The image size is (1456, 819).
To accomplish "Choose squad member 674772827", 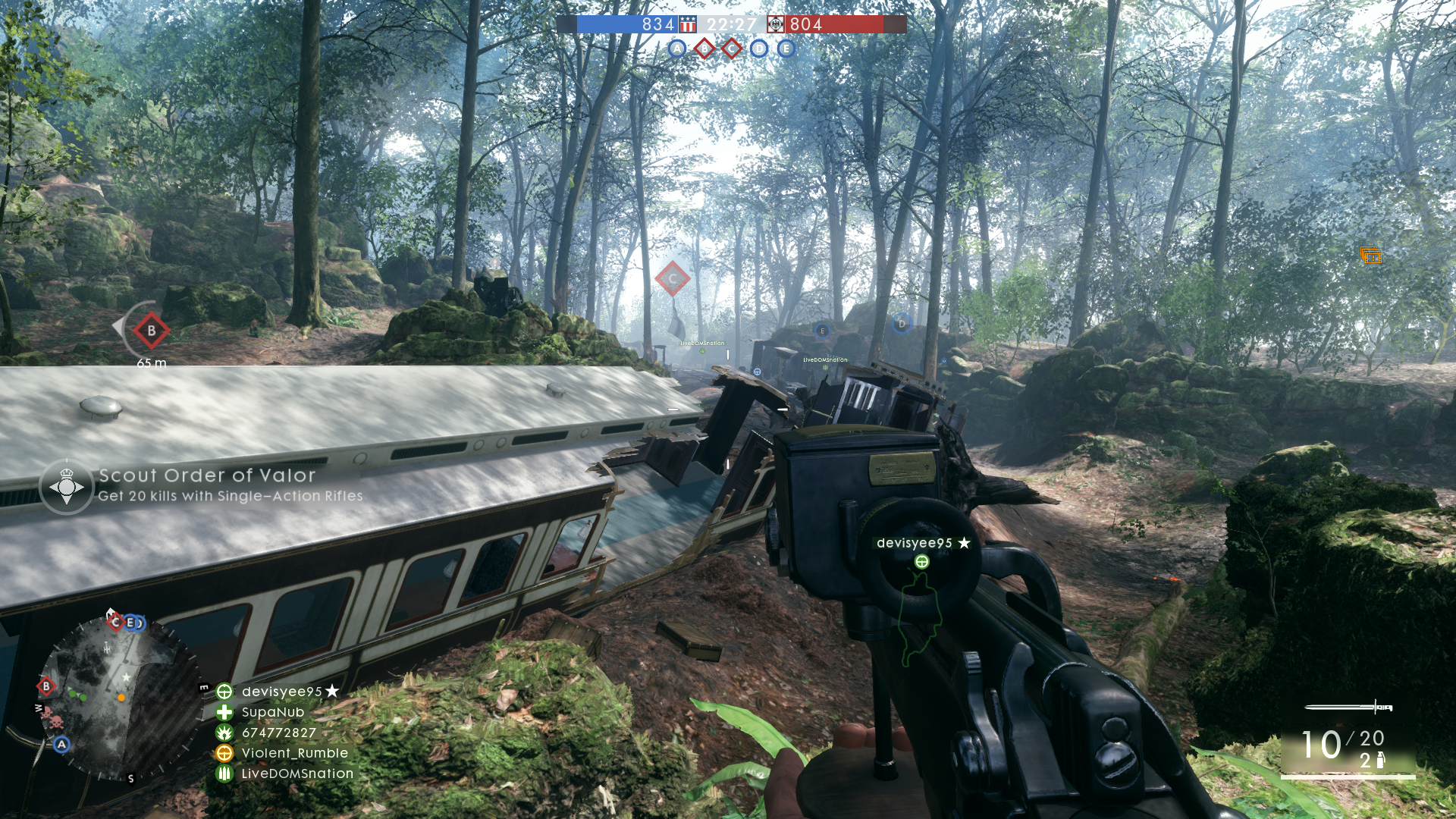I will [278, 733].
